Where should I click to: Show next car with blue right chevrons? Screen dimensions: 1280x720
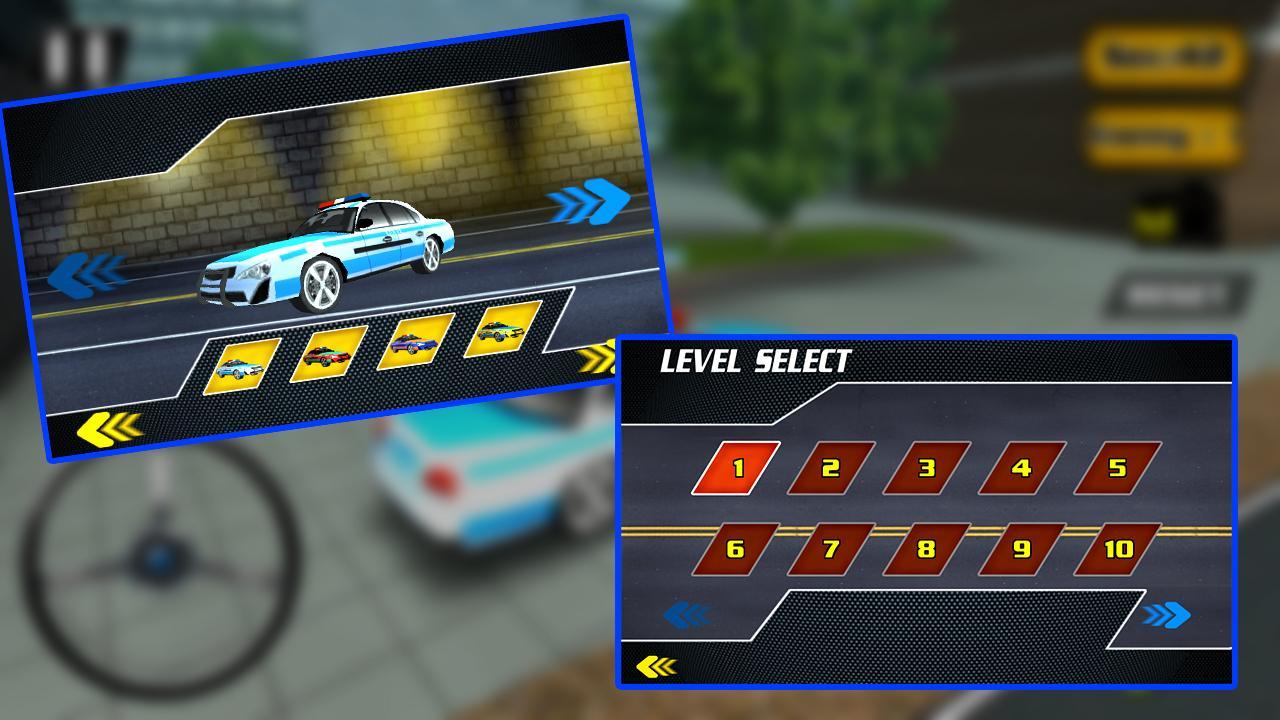[x=590, y=201]
